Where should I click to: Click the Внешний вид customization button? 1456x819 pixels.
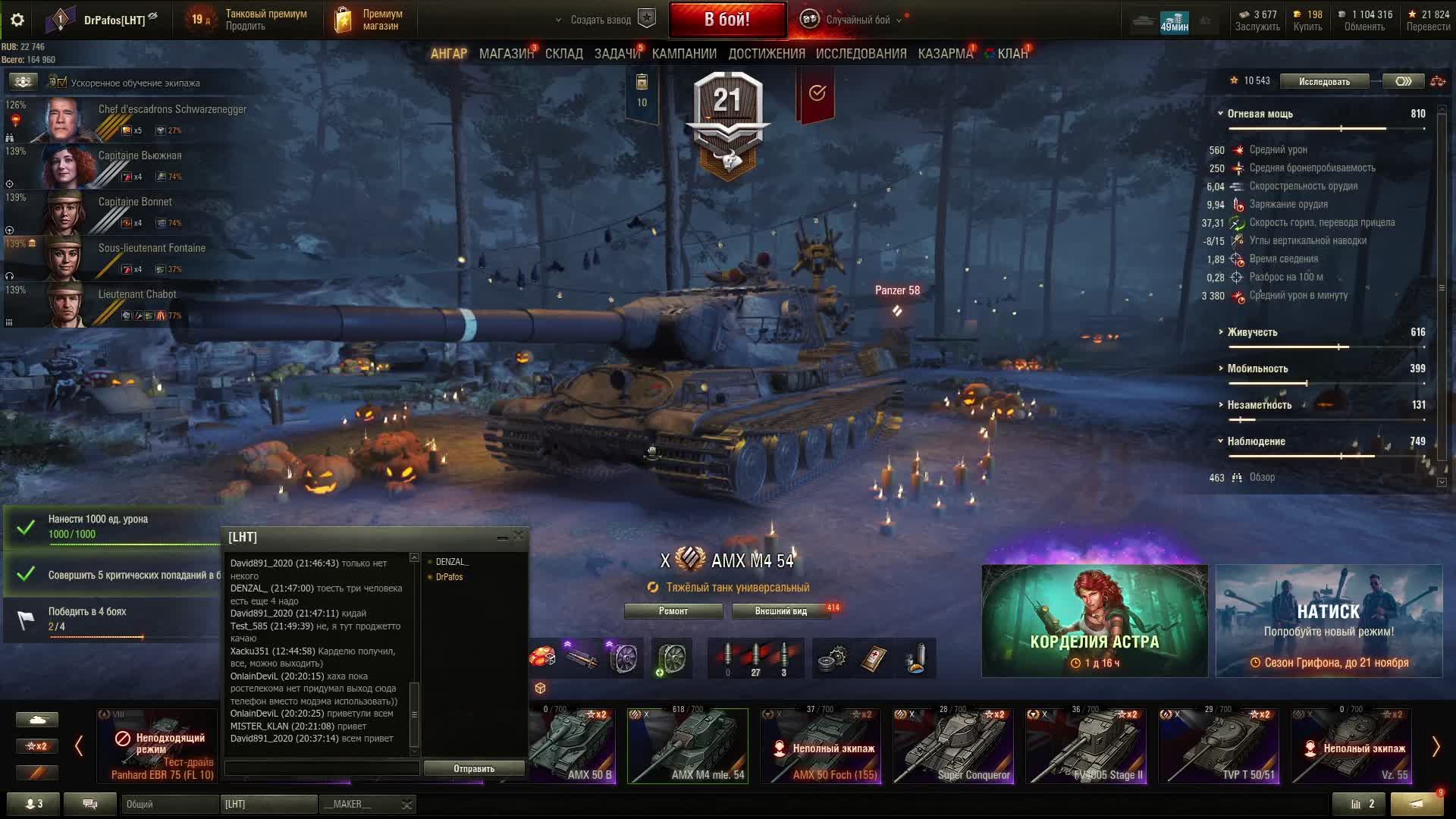[780, 610]
